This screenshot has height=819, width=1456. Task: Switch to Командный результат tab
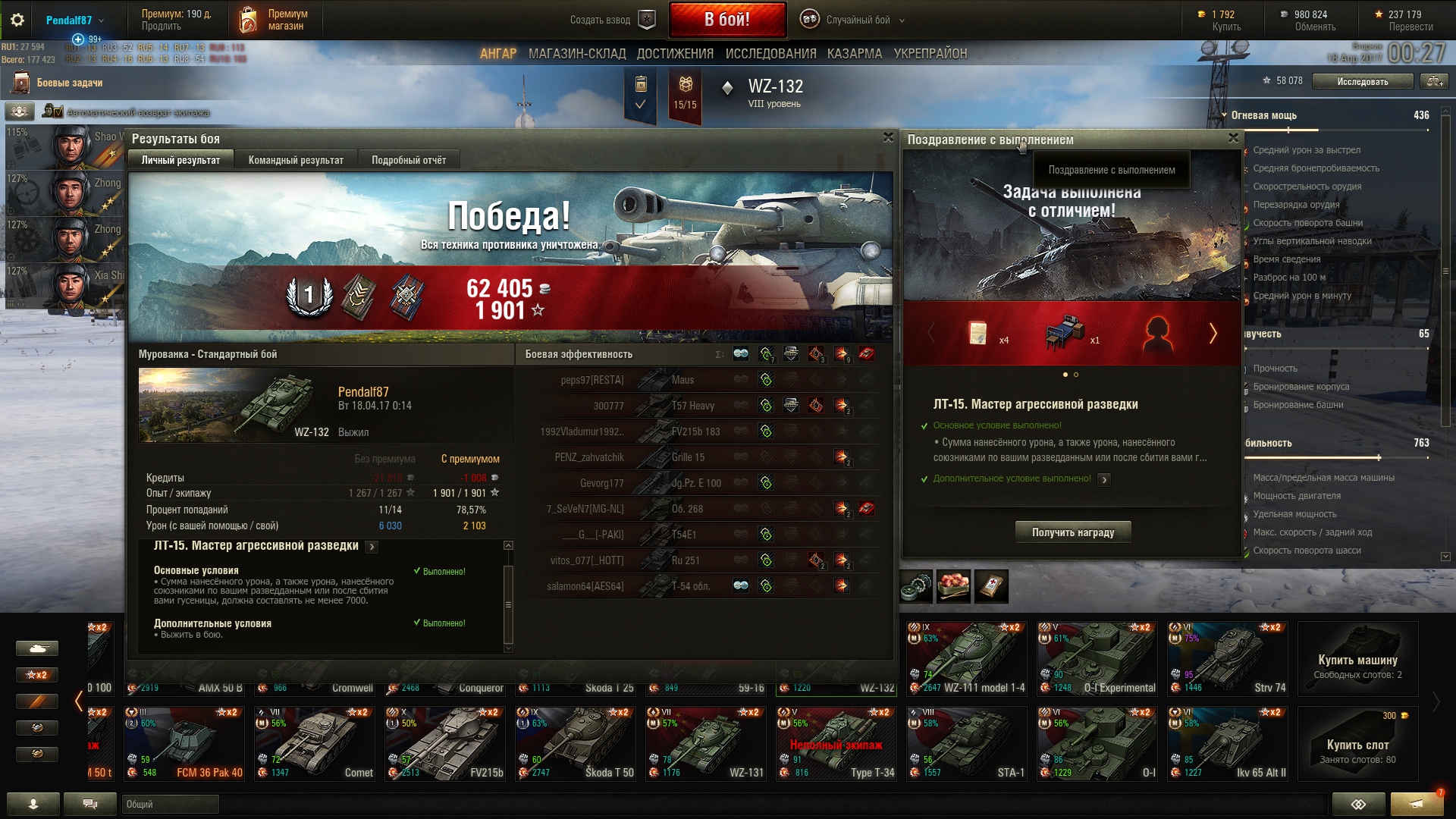(x=296, y=160)
